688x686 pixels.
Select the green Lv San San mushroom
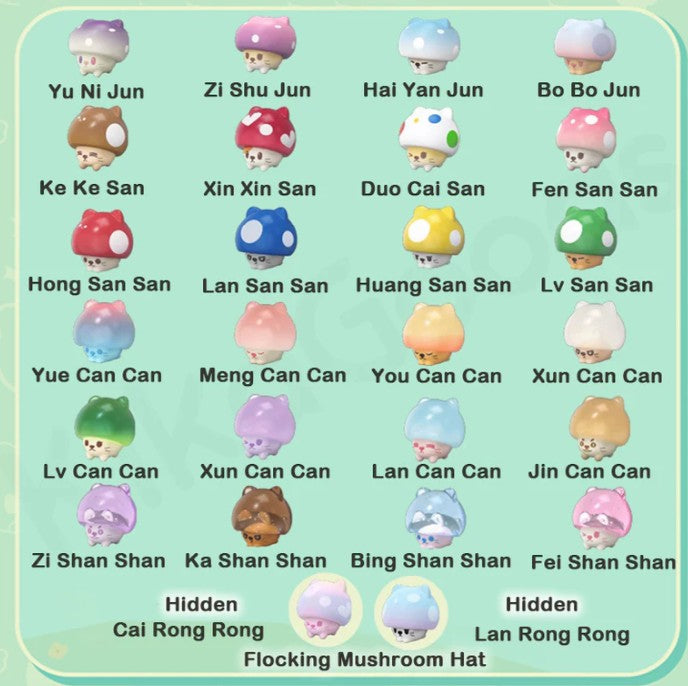pyautogui.click(x=585, y=238)
